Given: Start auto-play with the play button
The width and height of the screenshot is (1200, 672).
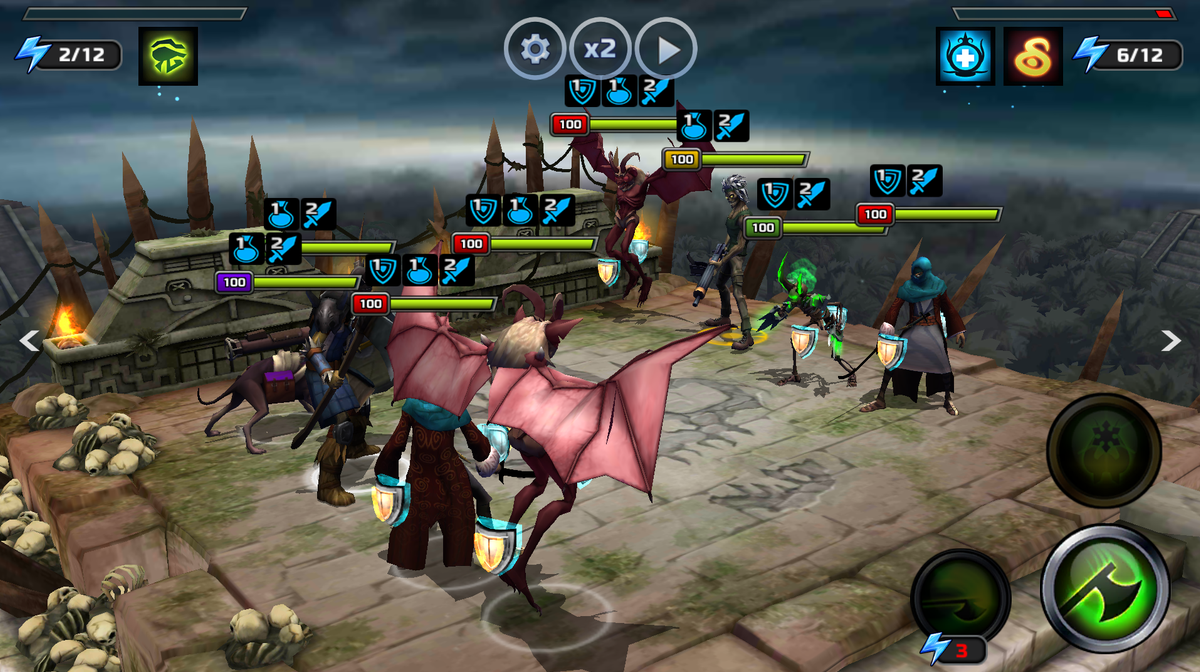Looking at the screenshot, I should [666, 49].
